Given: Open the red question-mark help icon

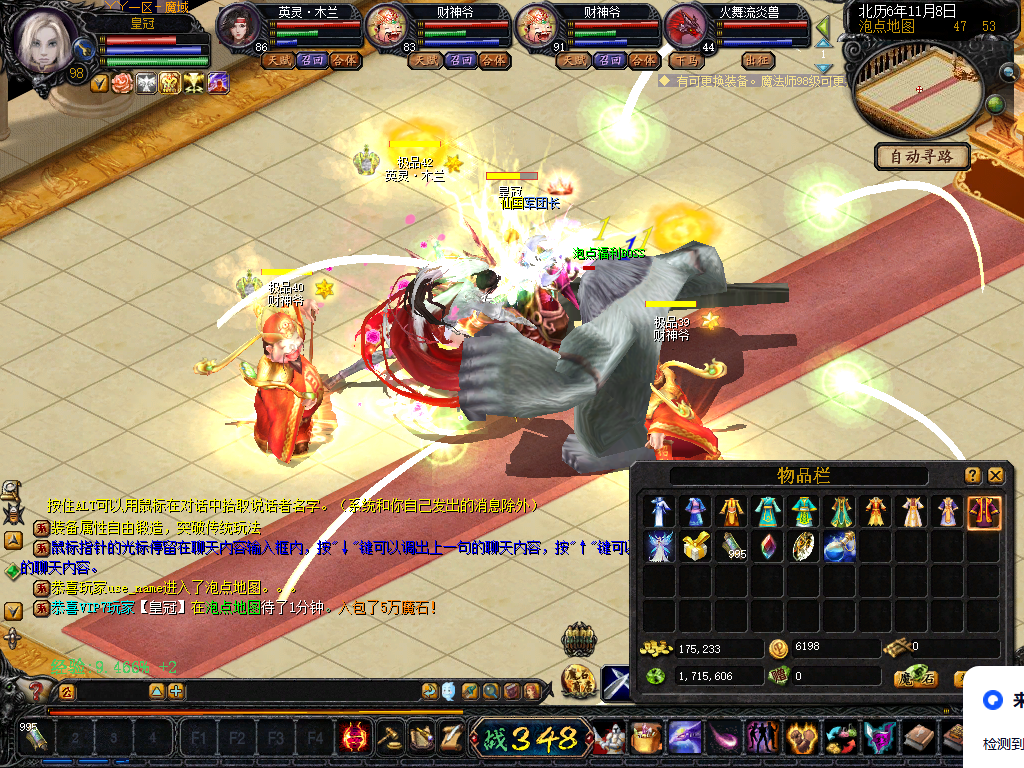Looking at the screenshot, I should (37, 690).
